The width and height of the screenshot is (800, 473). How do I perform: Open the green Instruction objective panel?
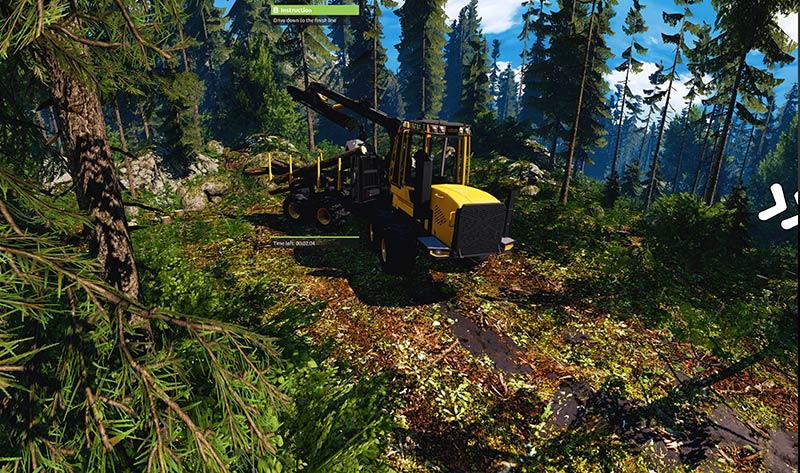[314, 10]
